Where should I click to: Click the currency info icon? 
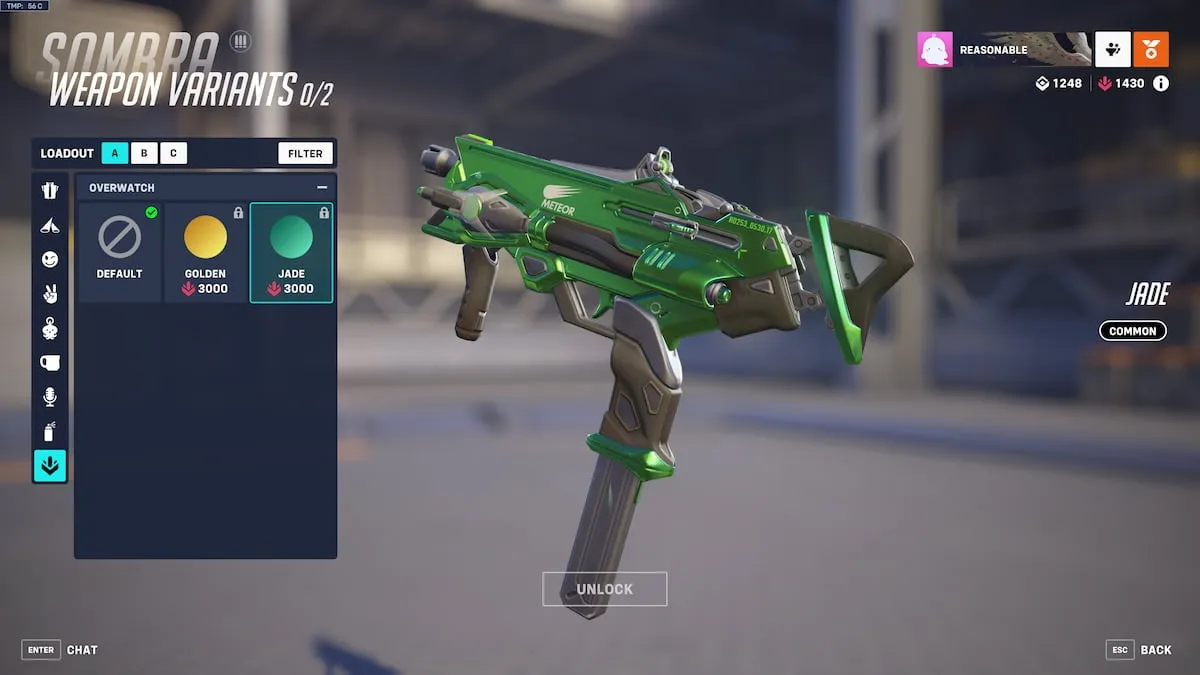(x=1161, y=84)
